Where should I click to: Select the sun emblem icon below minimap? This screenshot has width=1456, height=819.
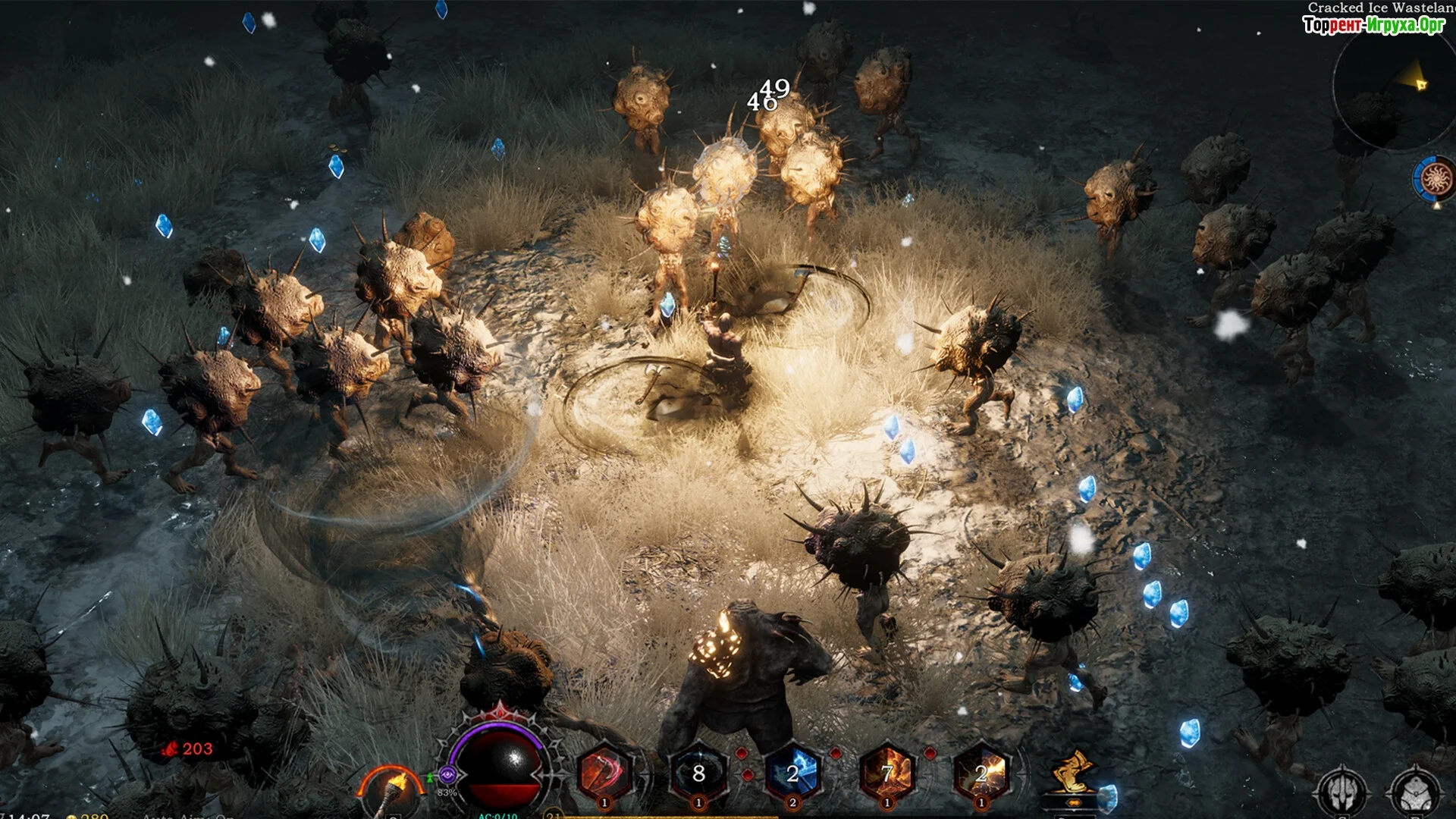(1435, 179)
